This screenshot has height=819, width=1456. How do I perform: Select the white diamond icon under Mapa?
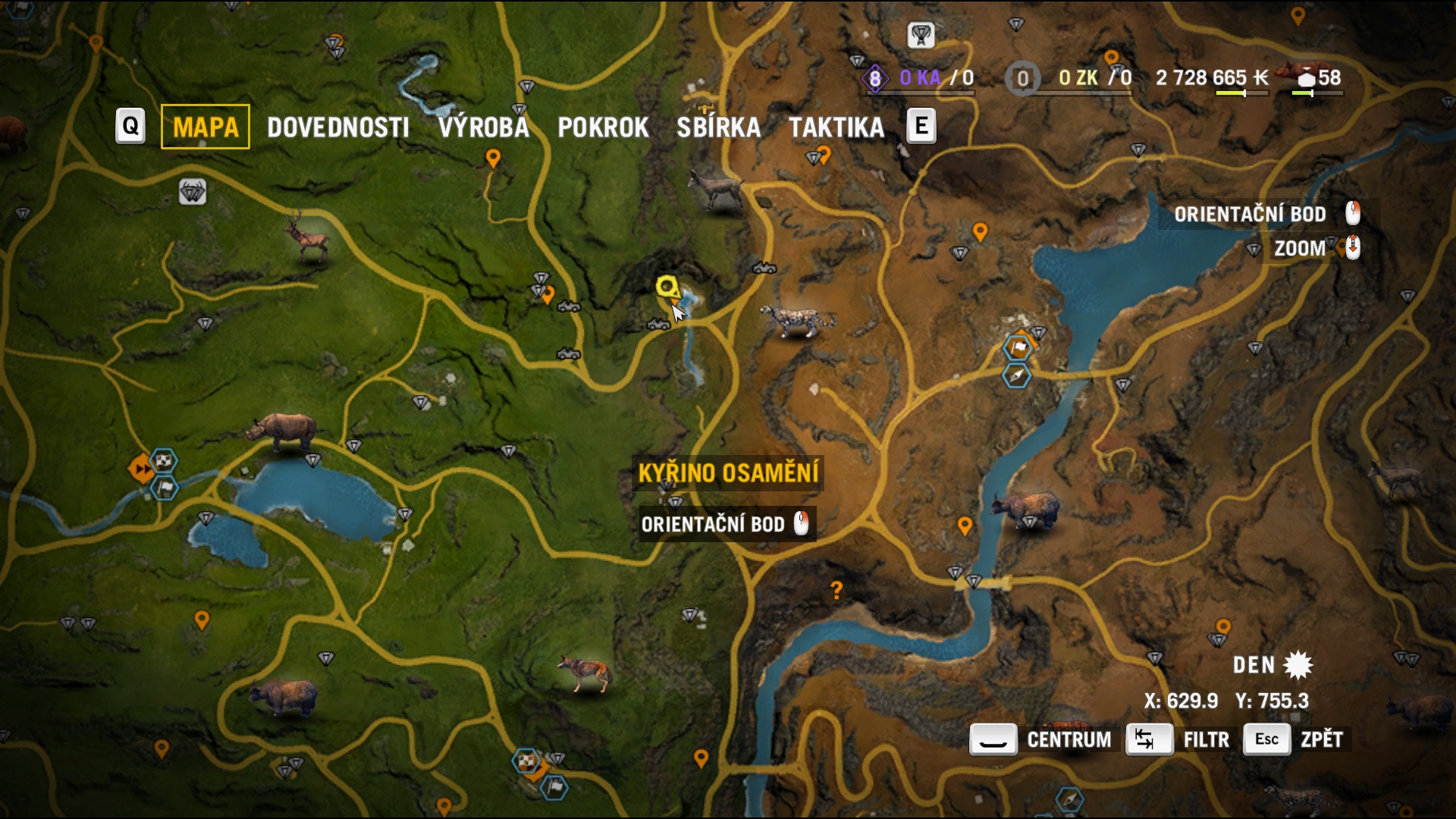coord(192,193)
